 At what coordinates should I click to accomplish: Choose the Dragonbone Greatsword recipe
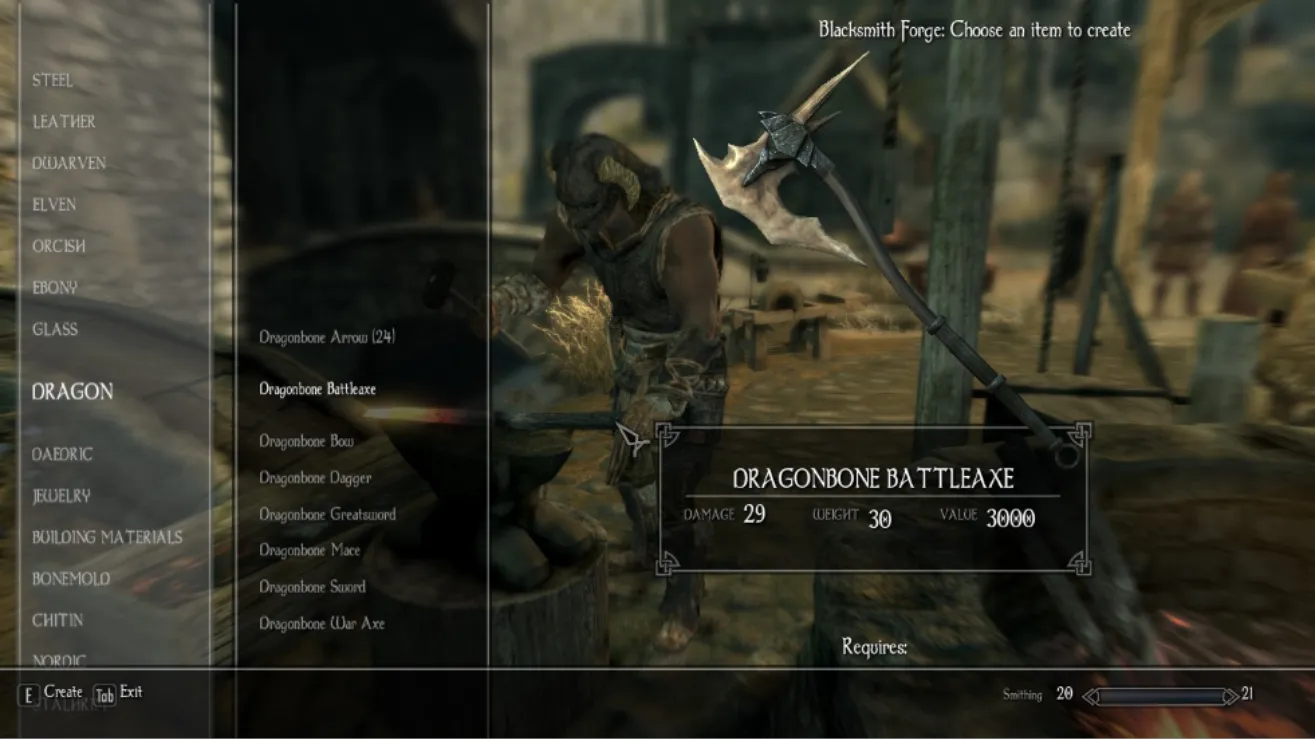pyautogui.click(x=327, y=514)
